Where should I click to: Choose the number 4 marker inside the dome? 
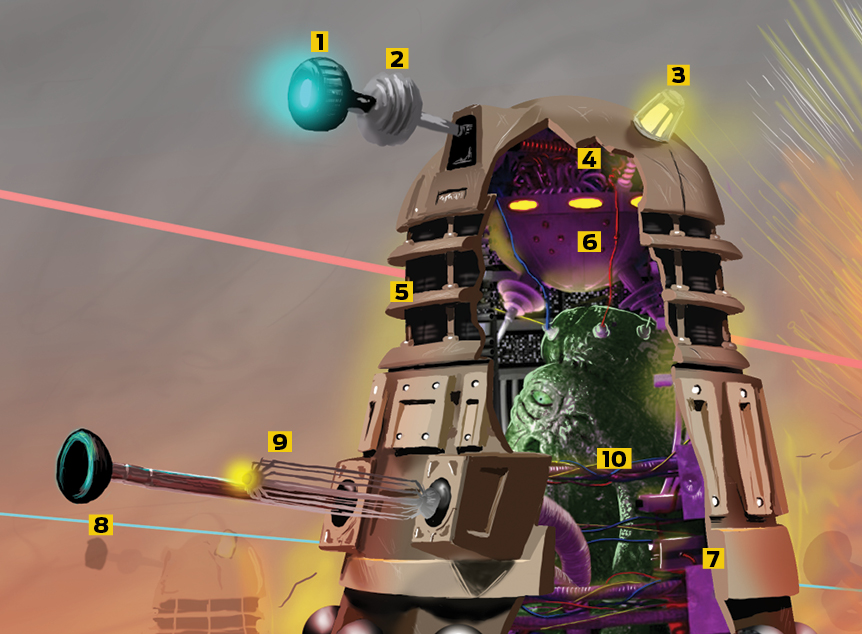[588, 158]
